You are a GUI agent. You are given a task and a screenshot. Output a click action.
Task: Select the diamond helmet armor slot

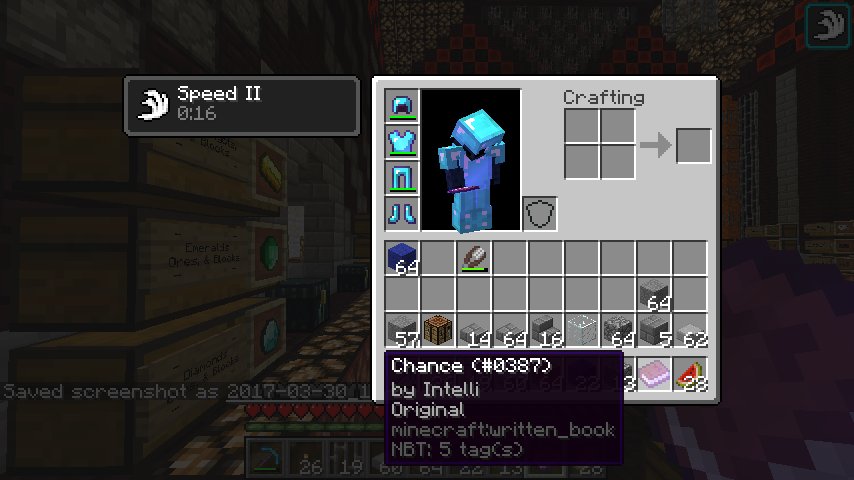pos(402,106)
